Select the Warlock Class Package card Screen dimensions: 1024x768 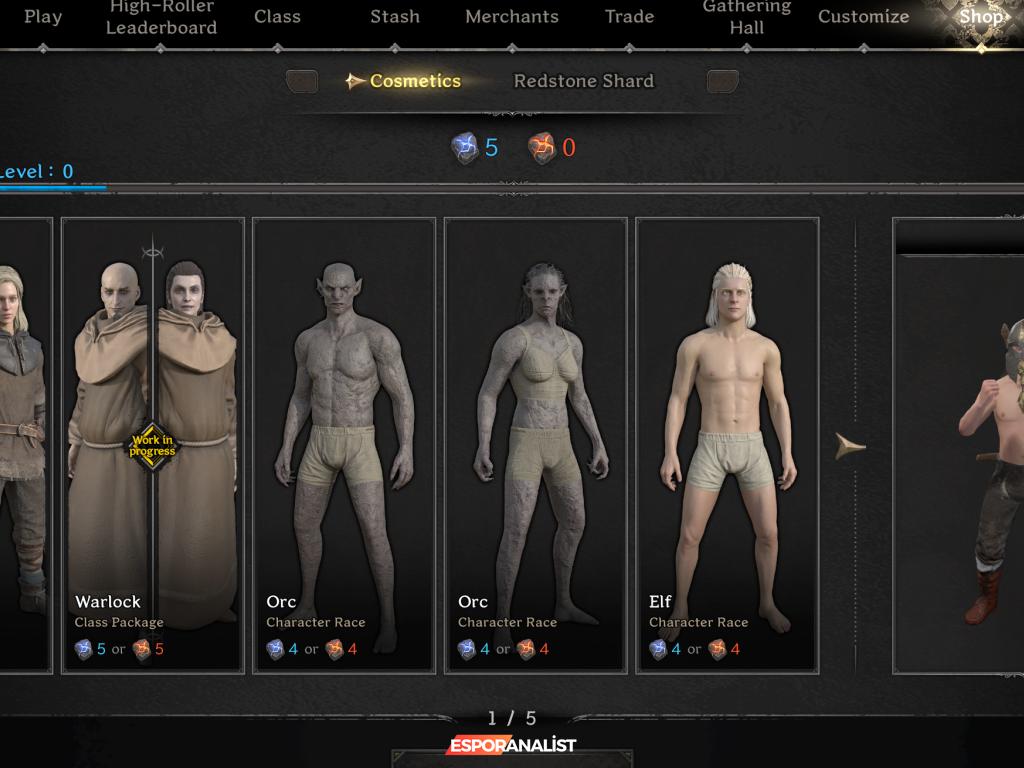pyautogui.click(x=153, y=444)
